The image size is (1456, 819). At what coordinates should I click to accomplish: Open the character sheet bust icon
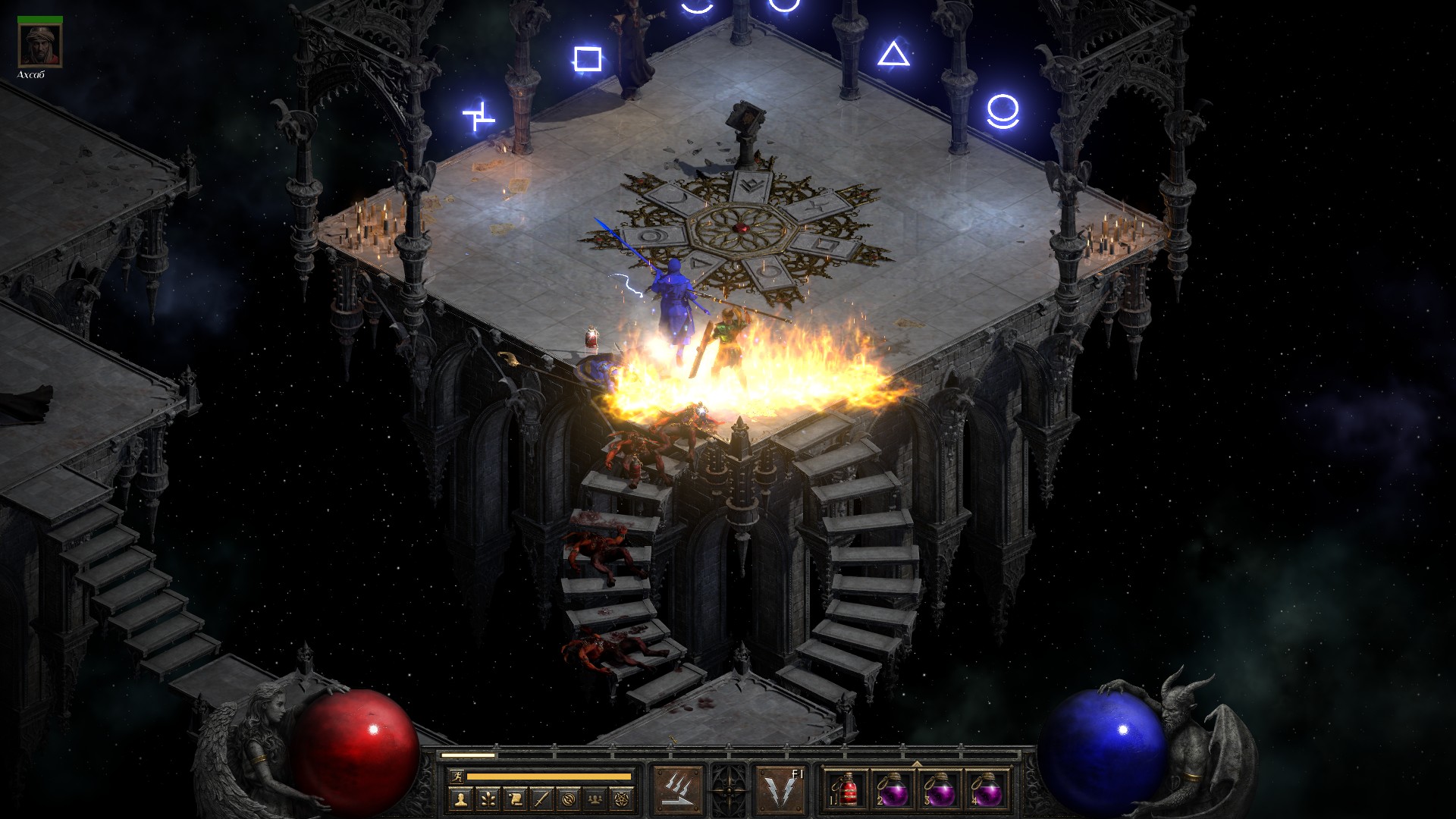tap(460, 799)
